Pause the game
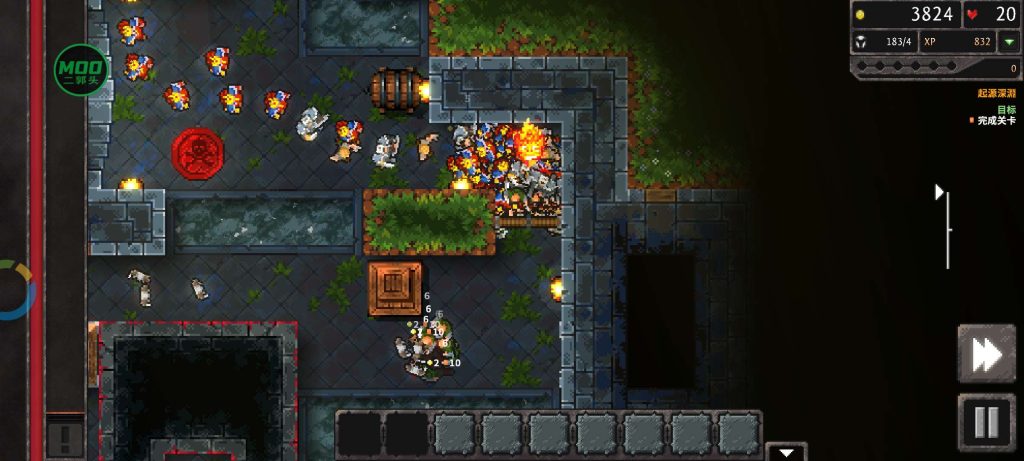Screen dimensions: 1024x461 tap(986, 423)
